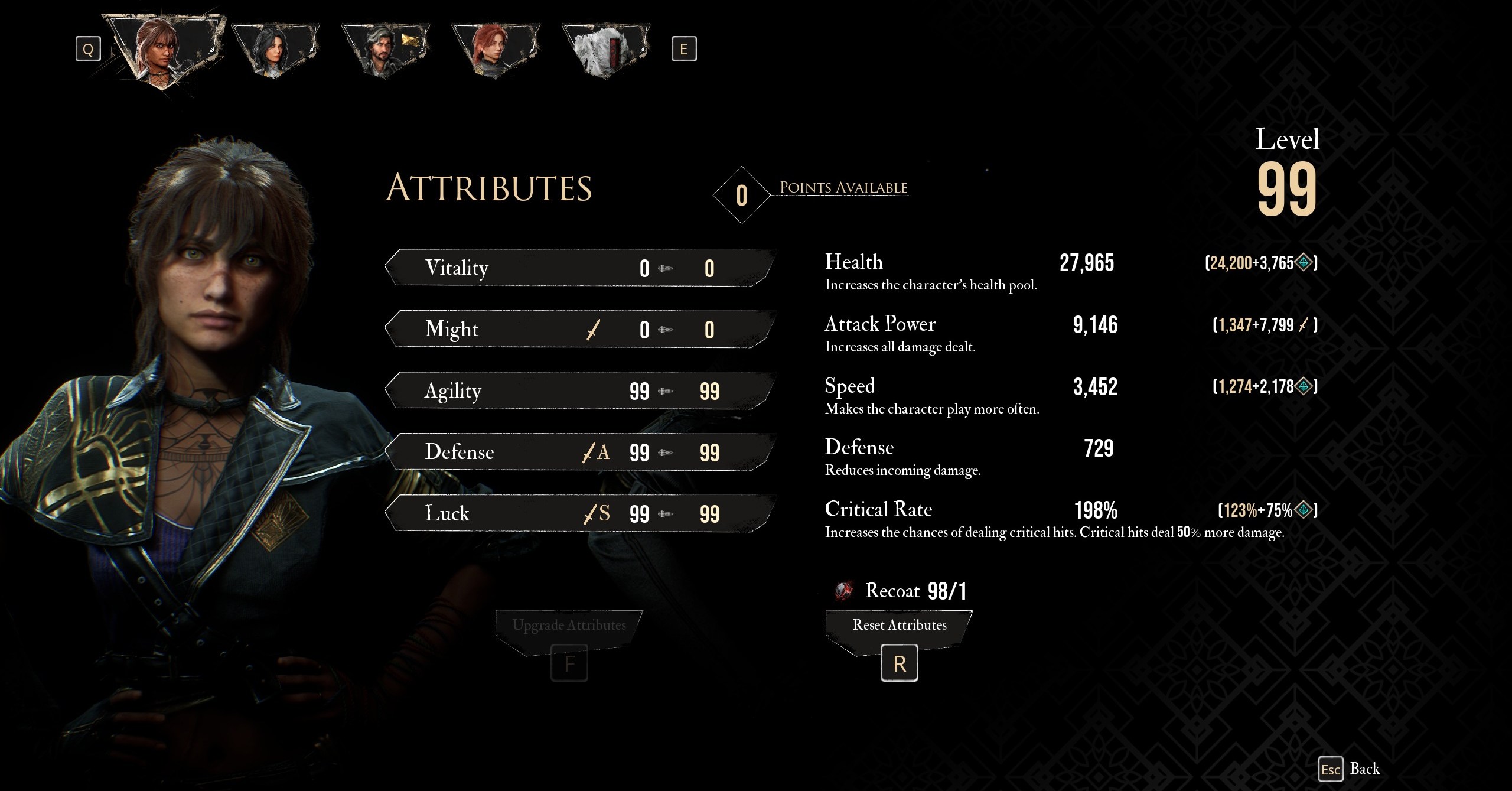The width and height of the screenshot is (1512, 791).
Task: Choose the Agility attribute row
Action: tap(579, 391)
